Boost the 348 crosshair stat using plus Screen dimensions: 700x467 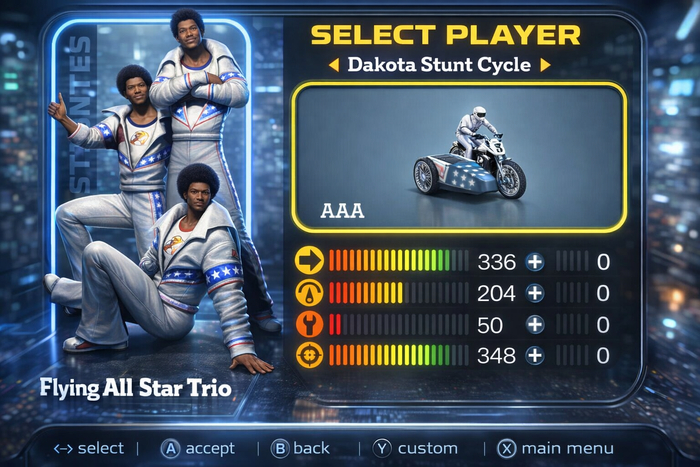535,355
